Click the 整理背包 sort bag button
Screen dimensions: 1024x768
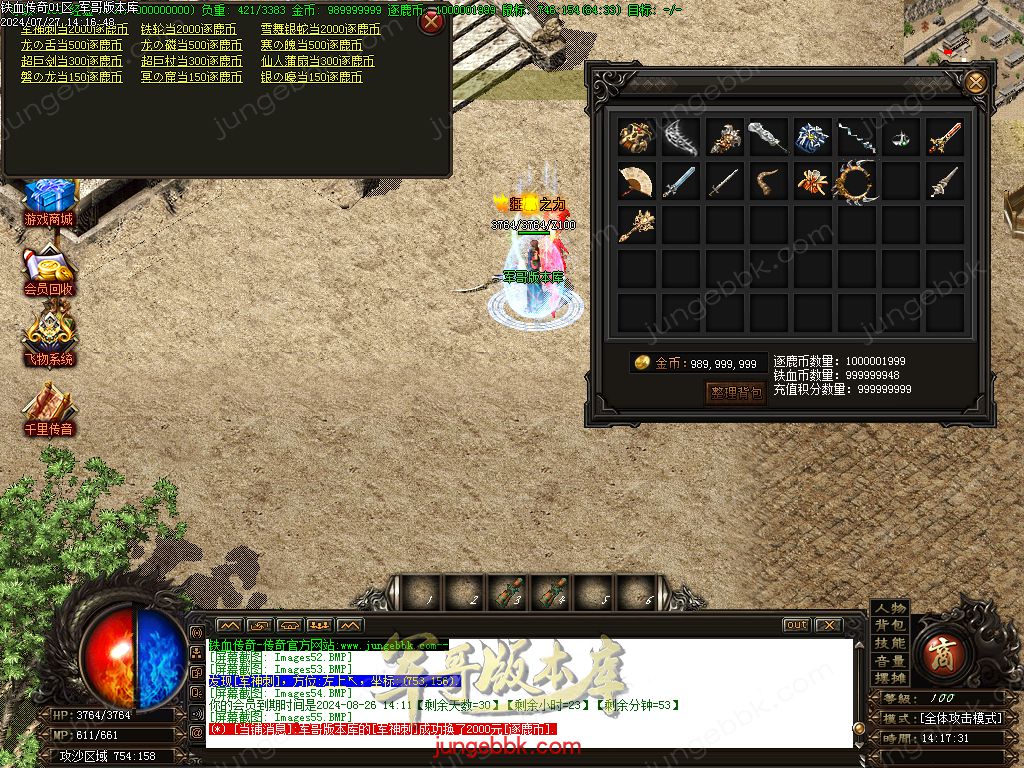pyautogui.click(x=736, y=392)
